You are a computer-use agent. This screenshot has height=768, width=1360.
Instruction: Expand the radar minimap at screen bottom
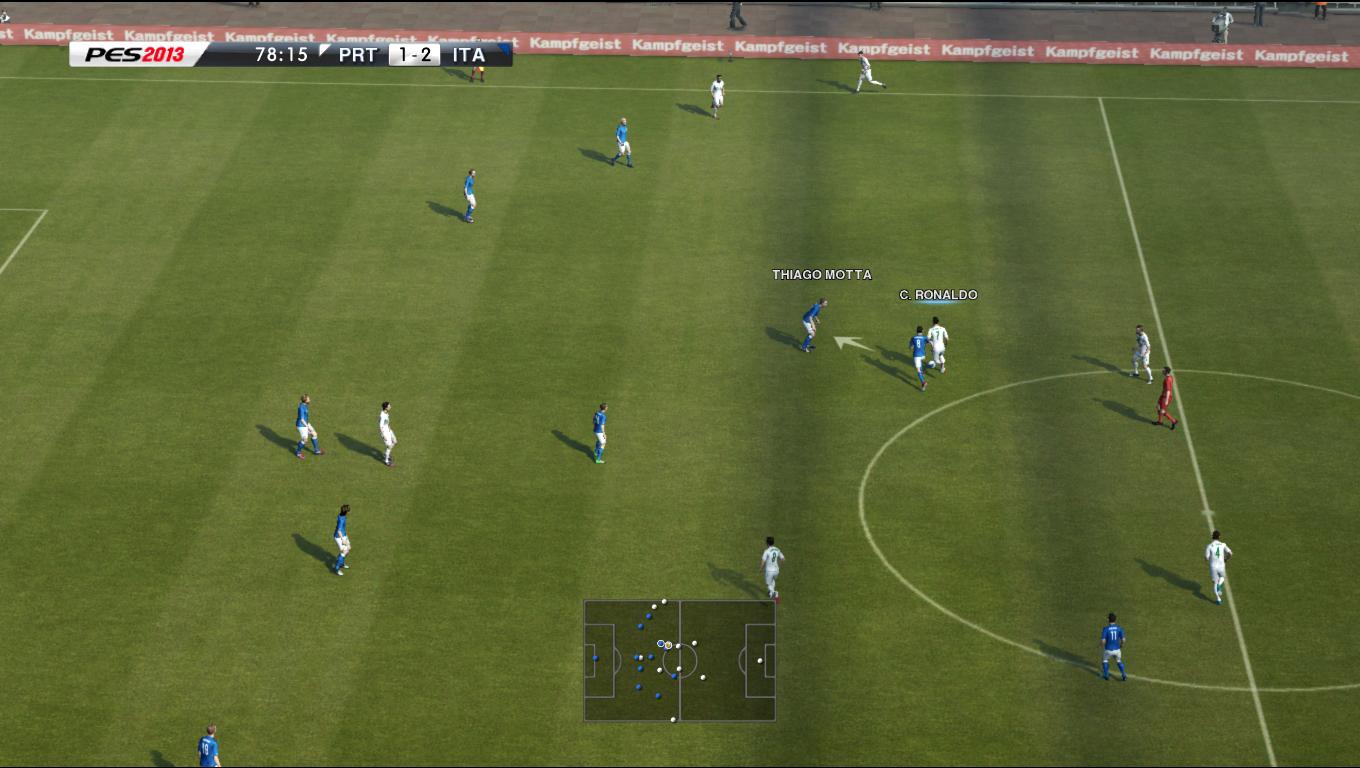pyautogui.click(x=678, y=660)
